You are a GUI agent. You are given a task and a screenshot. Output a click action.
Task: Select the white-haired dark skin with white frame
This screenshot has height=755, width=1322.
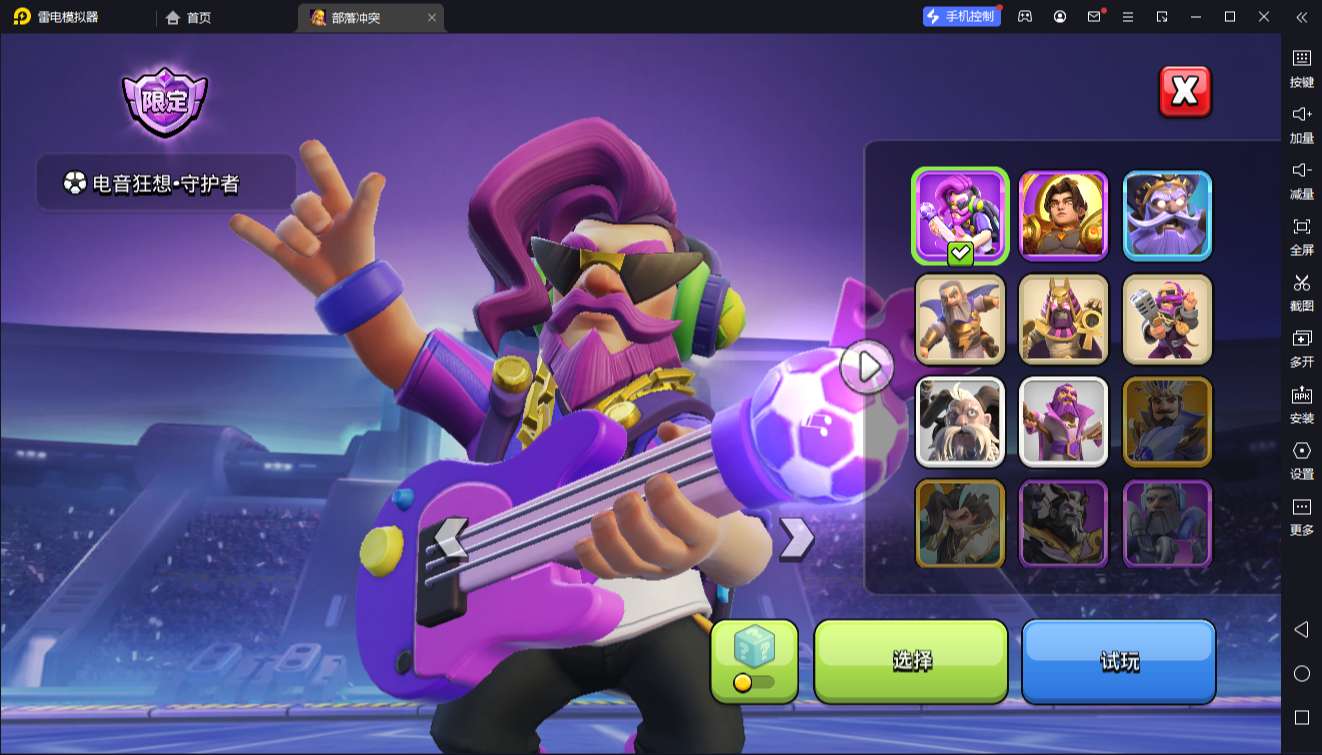tap(960, 422)
